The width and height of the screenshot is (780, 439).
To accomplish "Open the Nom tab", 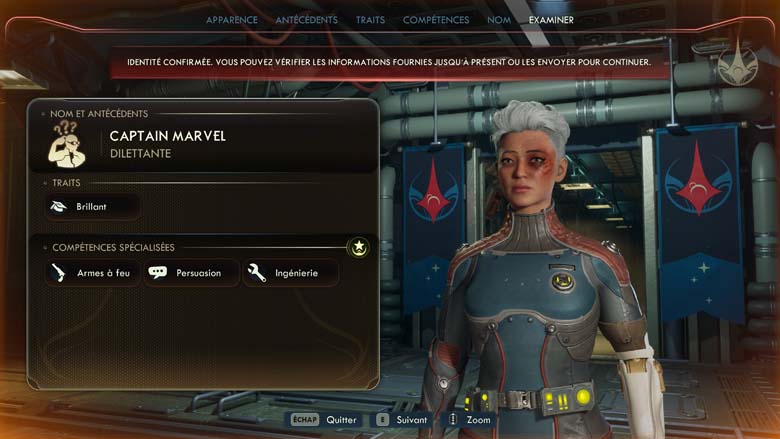I will (498, 20).
